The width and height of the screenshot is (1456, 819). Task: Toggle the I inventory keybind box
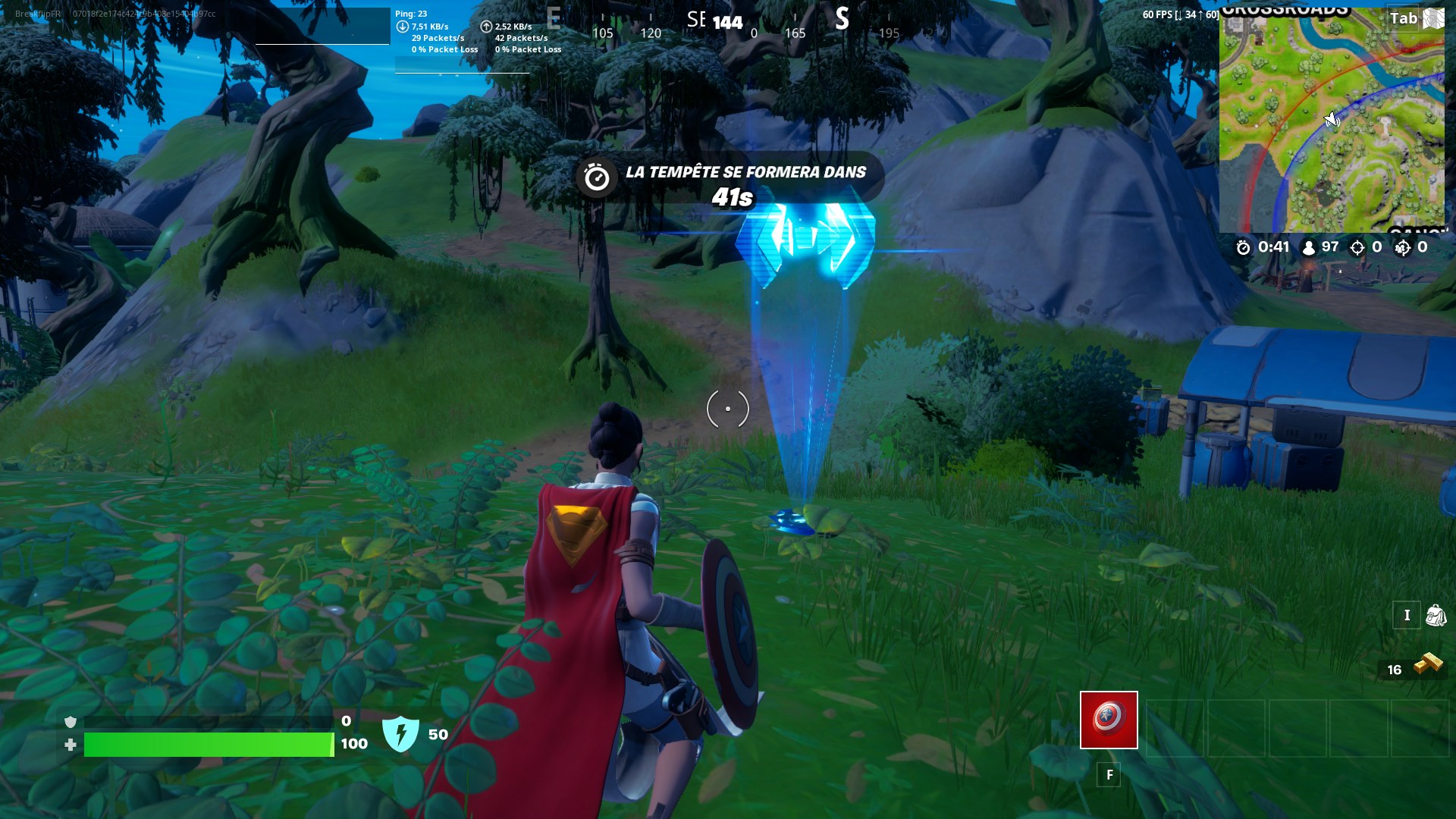pyautogui.click(x=1407, y=615)
